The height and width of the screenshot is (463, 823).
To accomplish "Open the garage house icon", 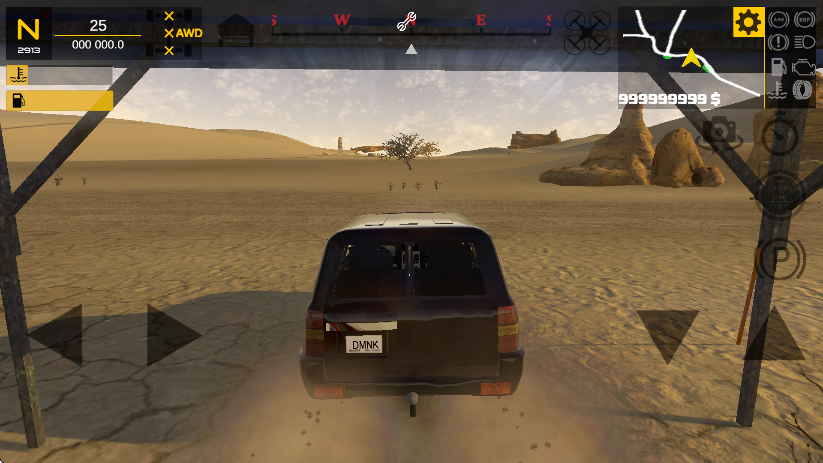I will pyautogui.click(x=236, y=29).
